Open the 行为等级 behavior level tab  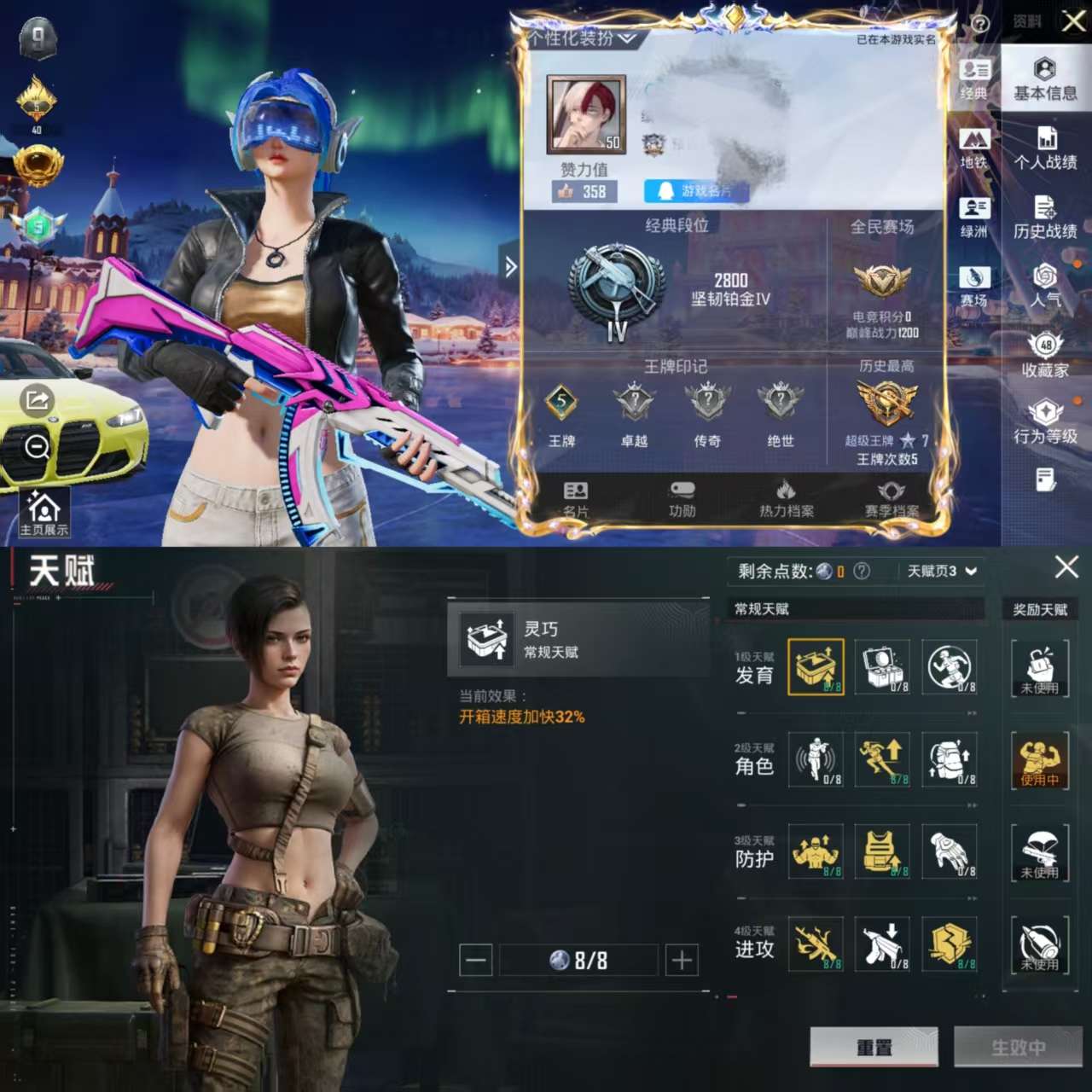pos(1045,423)
